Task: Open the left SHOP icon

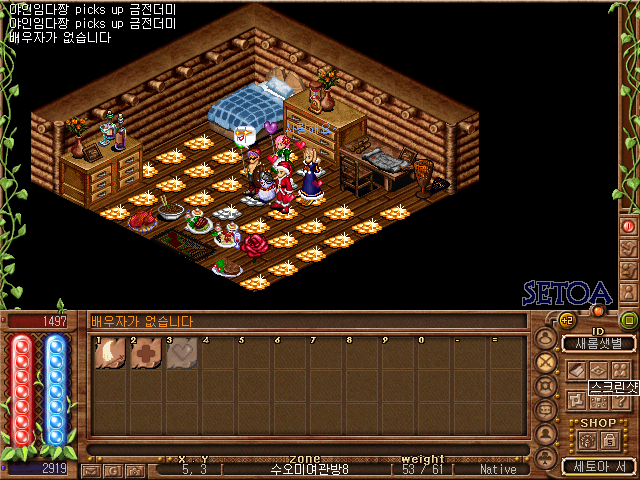Action: pyautogui.click(x=587, y=440)
